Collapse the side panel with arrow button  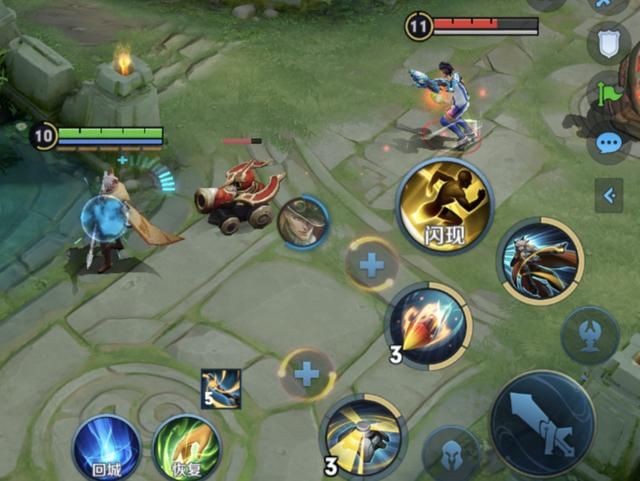click(608, 195)
